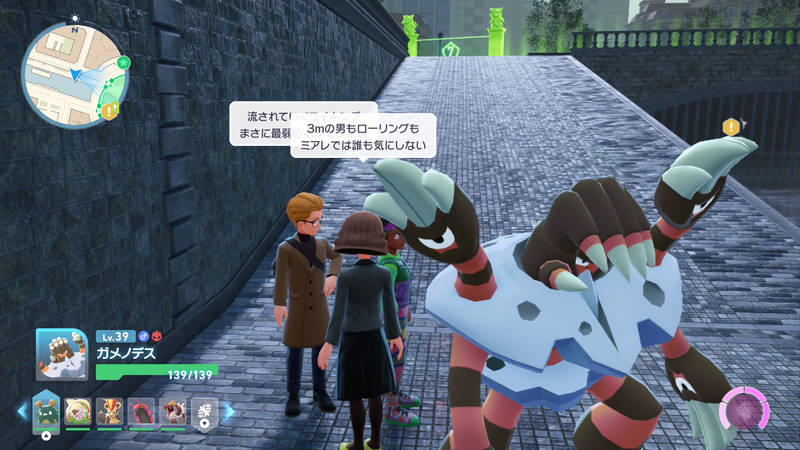
Task: Select the highlighted first party slot
Action: click(46, 410)
